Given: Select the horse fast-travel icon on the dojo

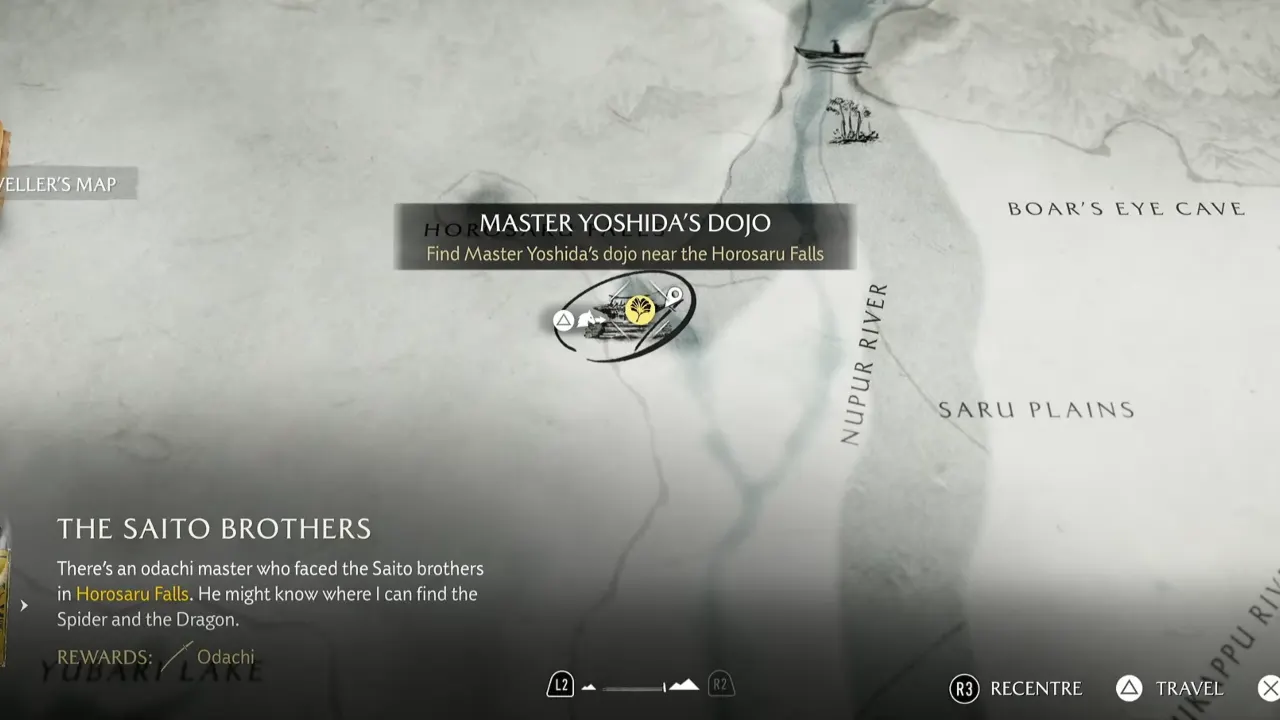Looking at the screenshot, I should (x=589, y=320).
